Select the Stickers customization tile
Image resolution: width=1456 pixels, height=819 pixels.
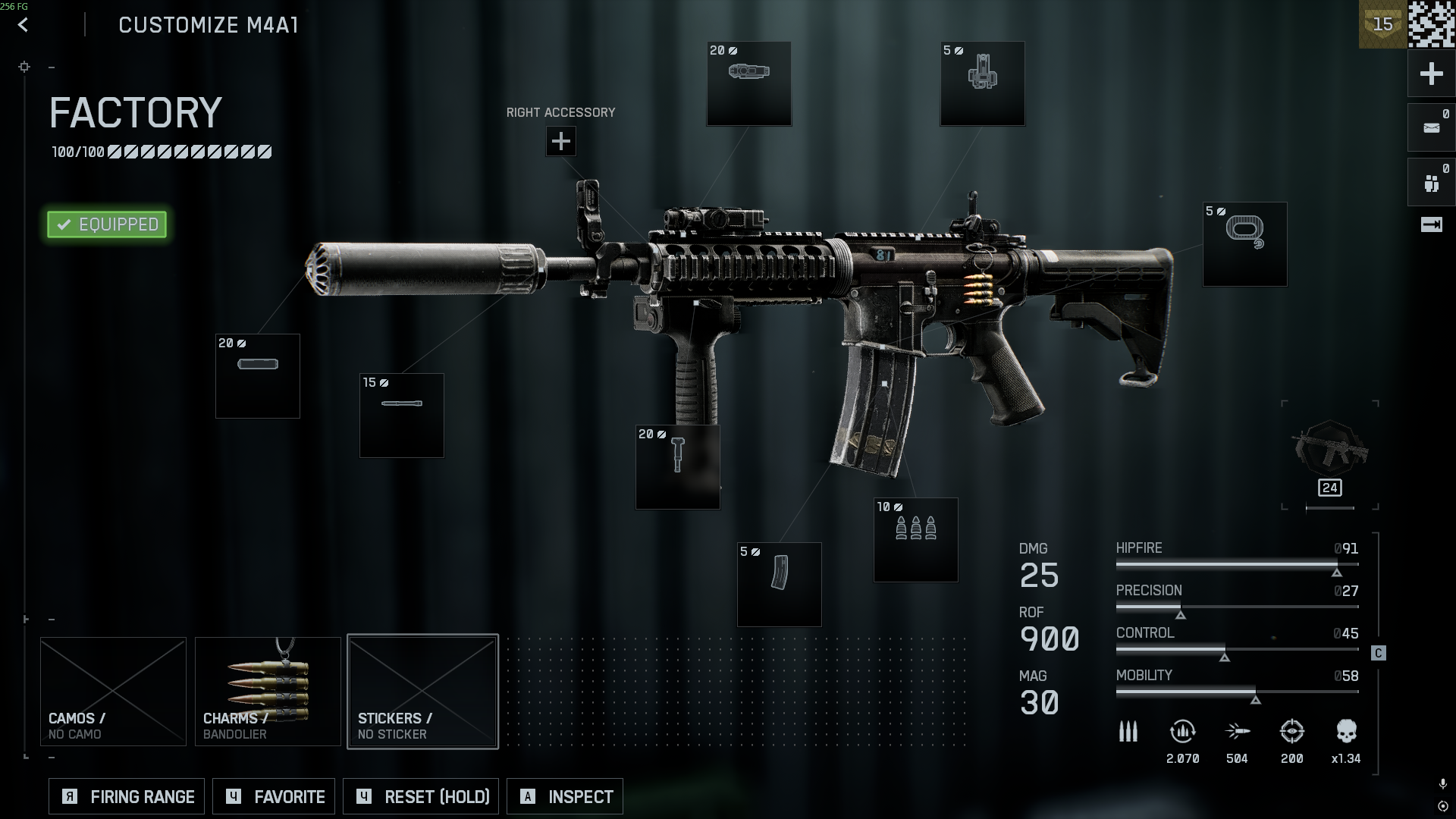422,691
